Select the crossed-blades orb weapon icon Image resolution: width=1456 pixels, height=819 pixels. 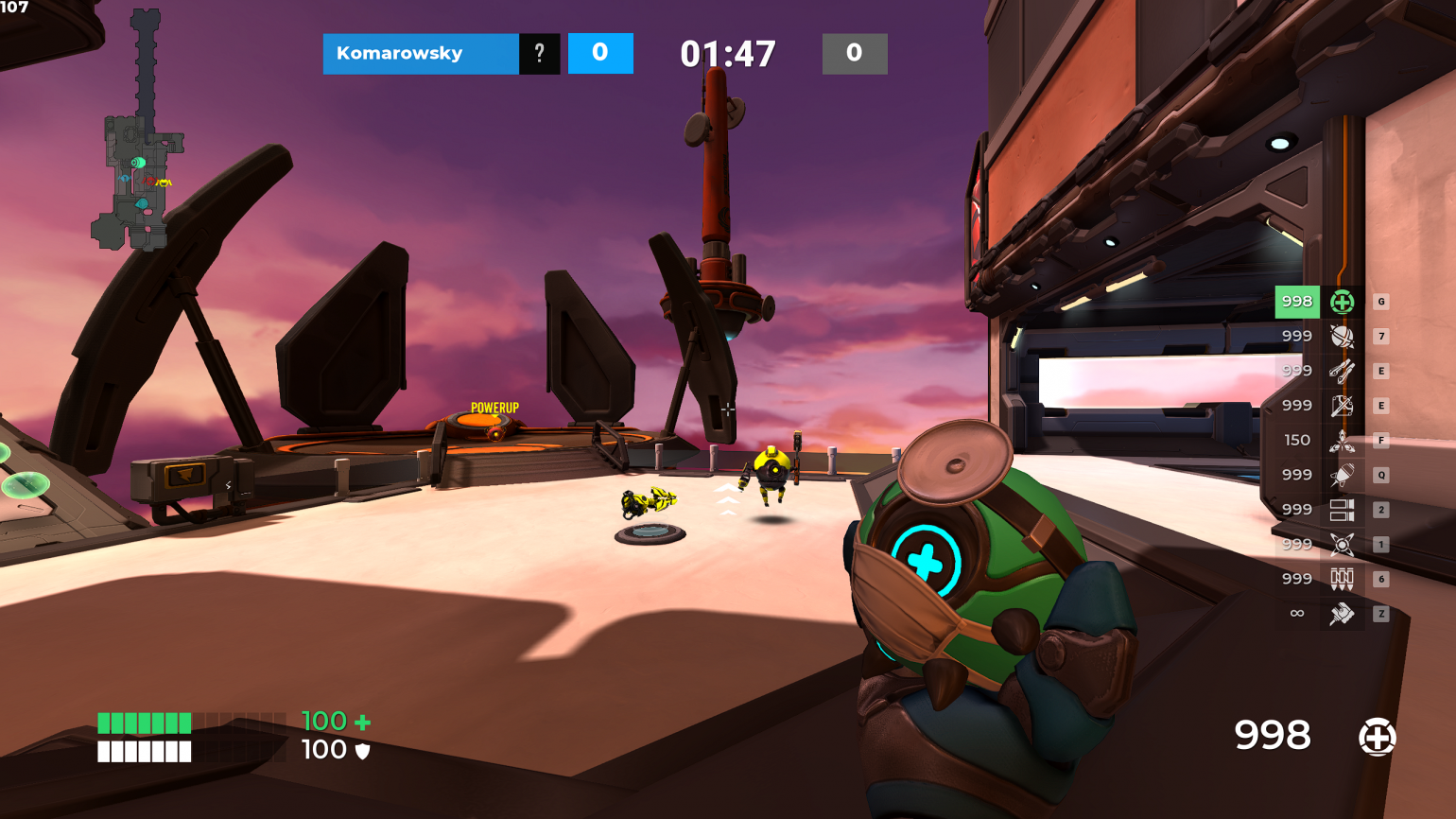tap(1342, 545)
